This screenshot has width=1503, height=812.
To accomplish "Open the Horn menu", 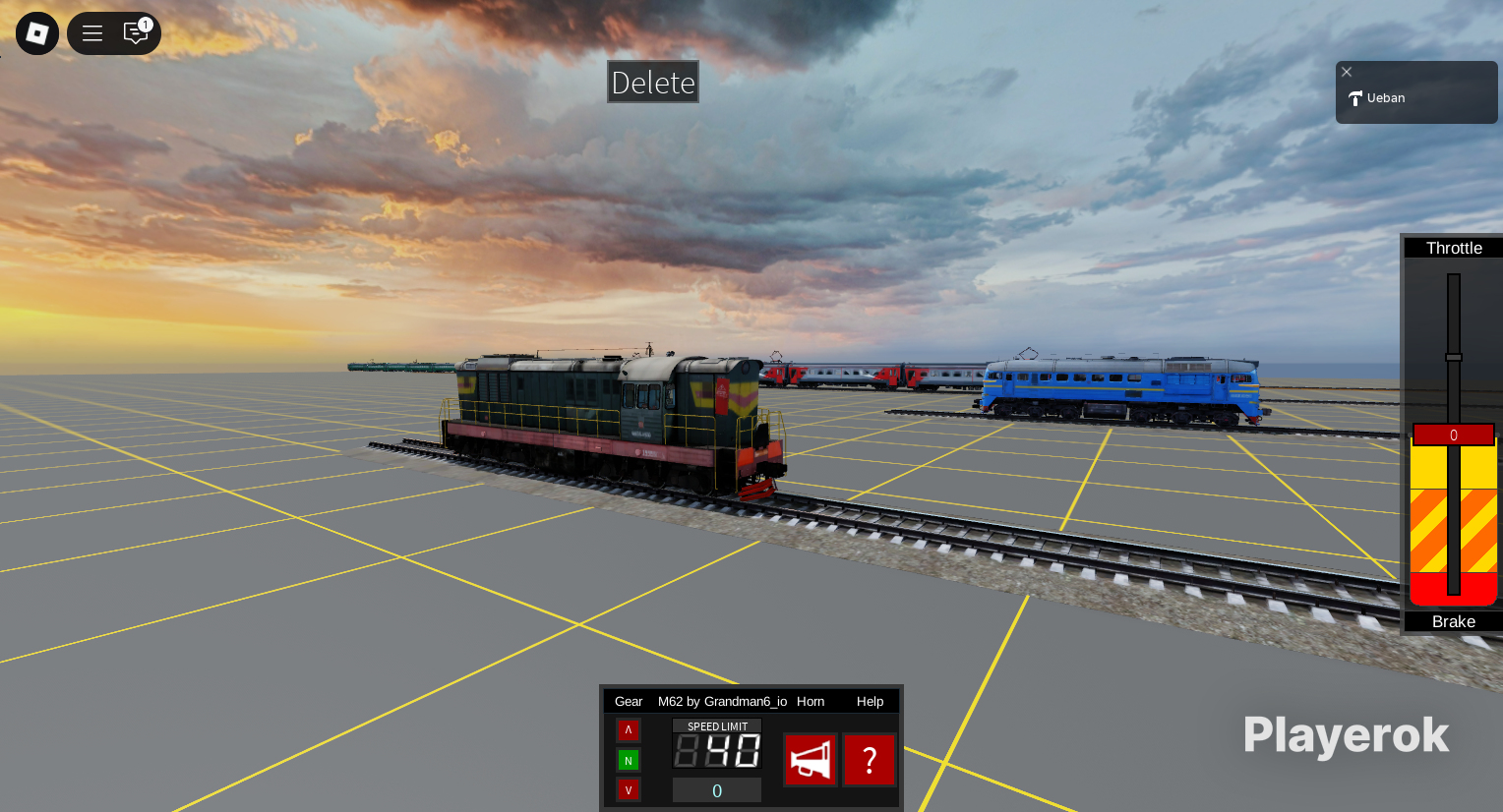I will (811, 701).
